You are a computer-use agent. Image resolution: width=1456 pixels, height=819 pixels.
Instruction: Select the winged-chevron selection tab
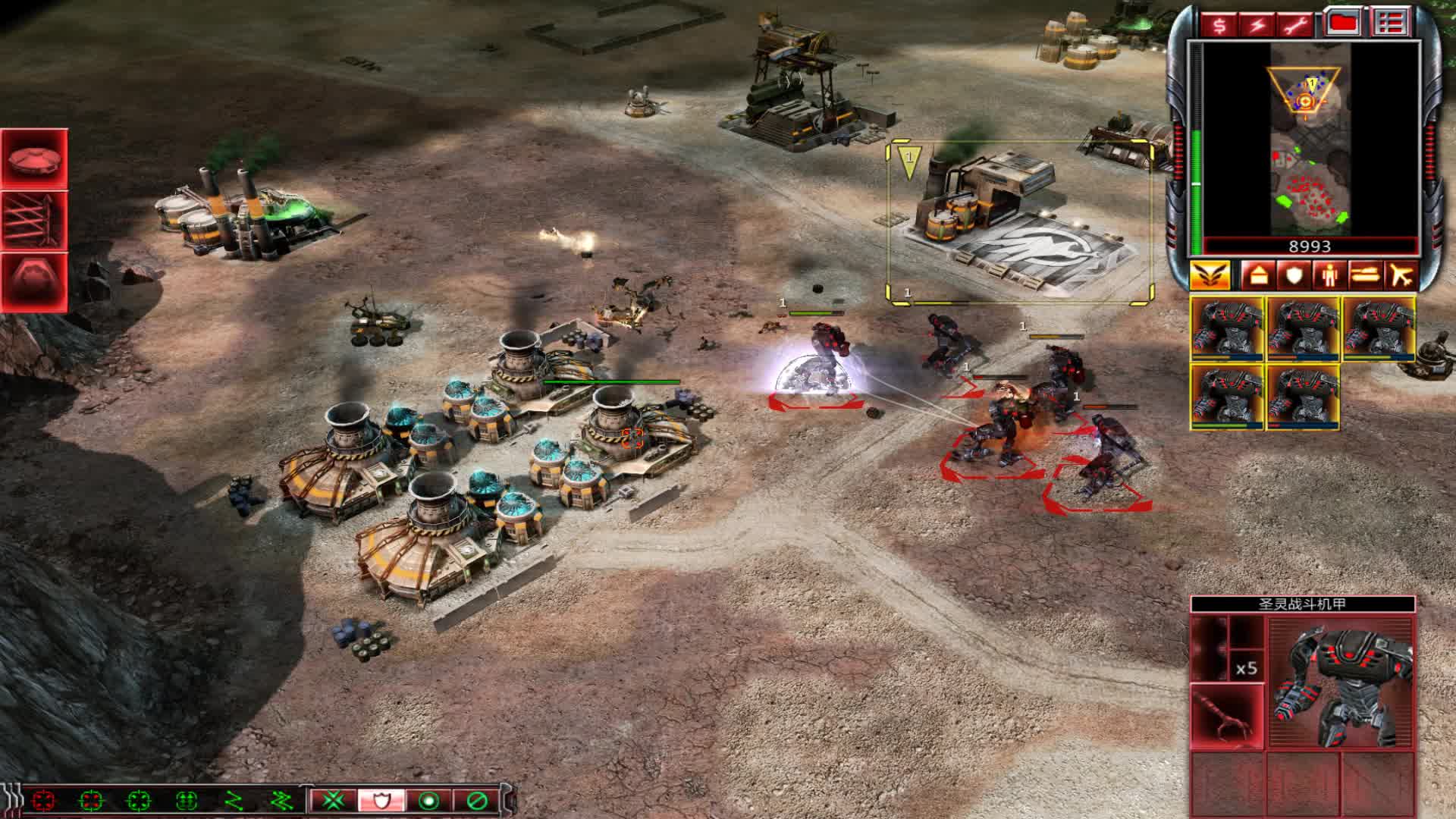1210,275
